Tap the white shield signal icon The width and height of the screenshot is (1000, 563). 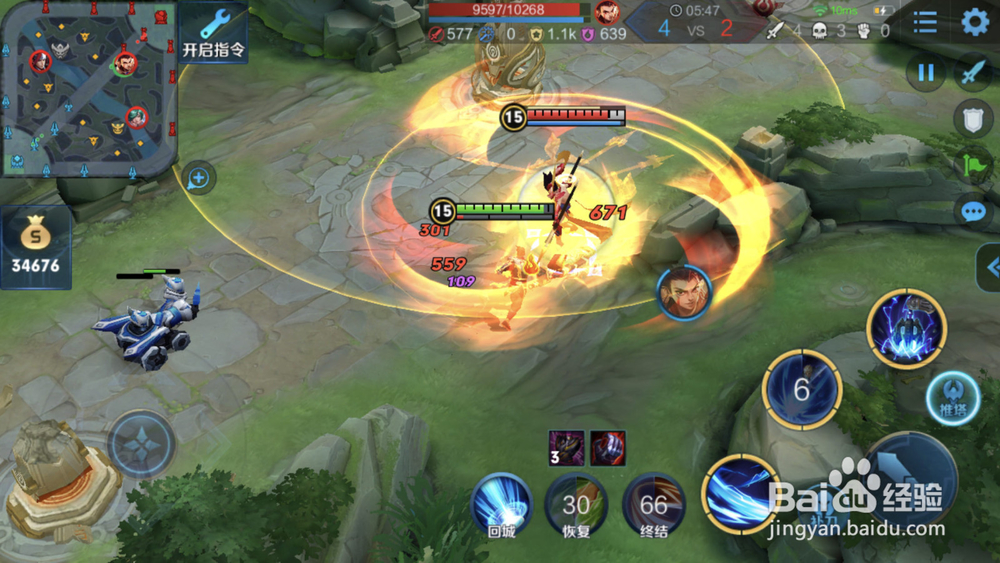point(974,118)
